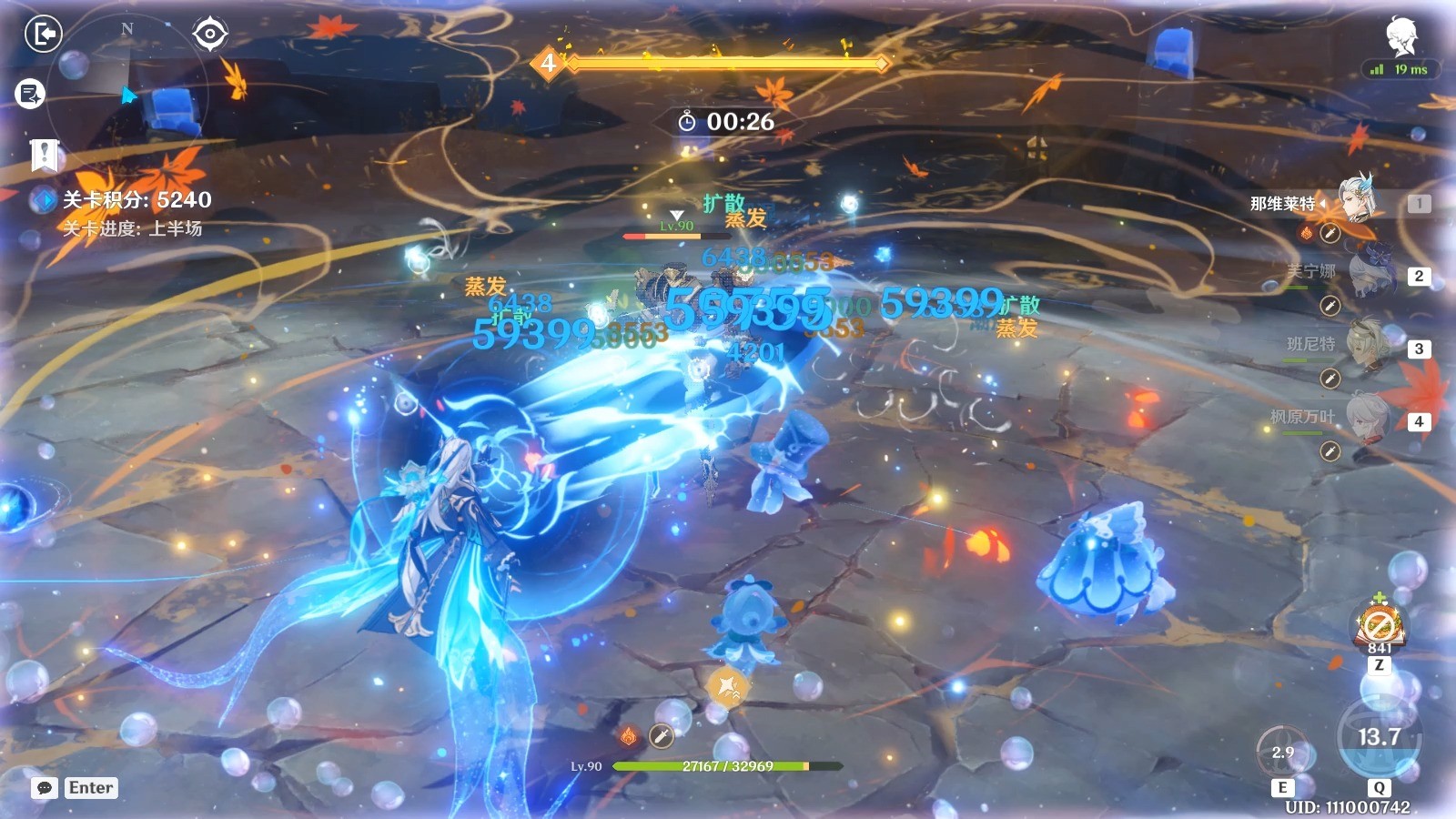Click the exit domain icon

tap(43, 35)
